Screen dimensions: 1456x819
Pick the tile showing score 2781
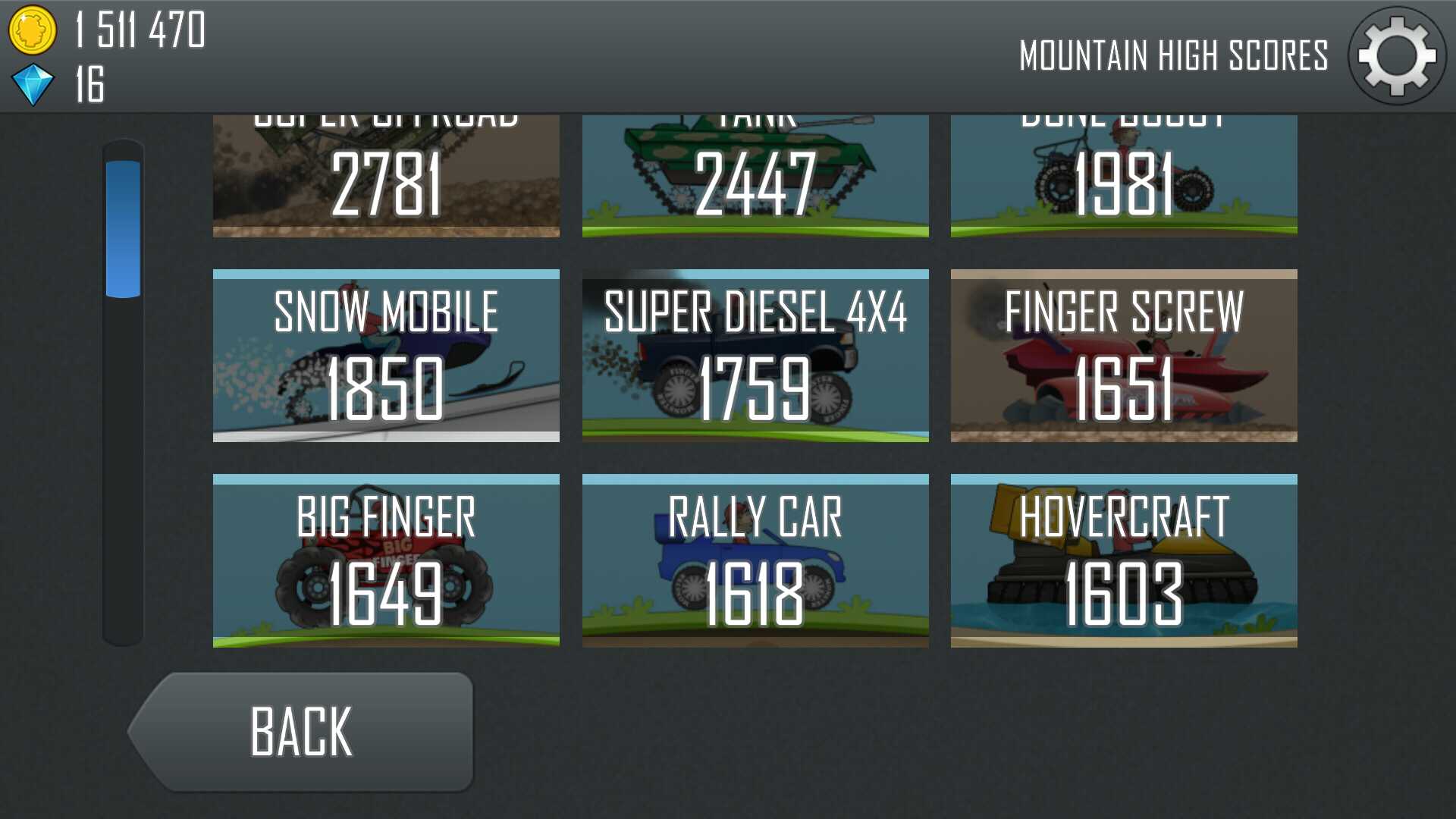tap(386, 176)
